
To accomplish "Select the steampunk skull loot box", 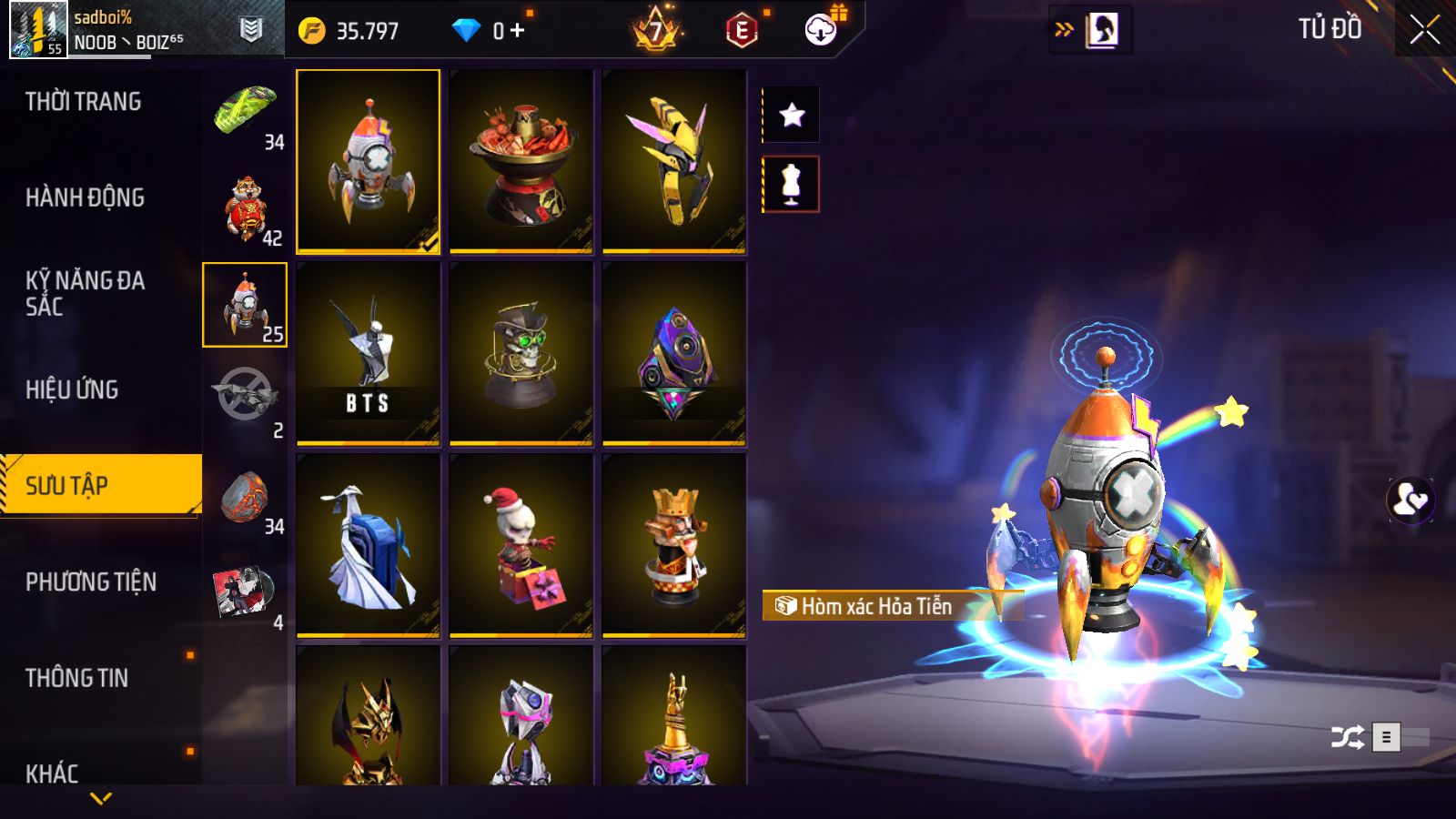I will [521, 353].
